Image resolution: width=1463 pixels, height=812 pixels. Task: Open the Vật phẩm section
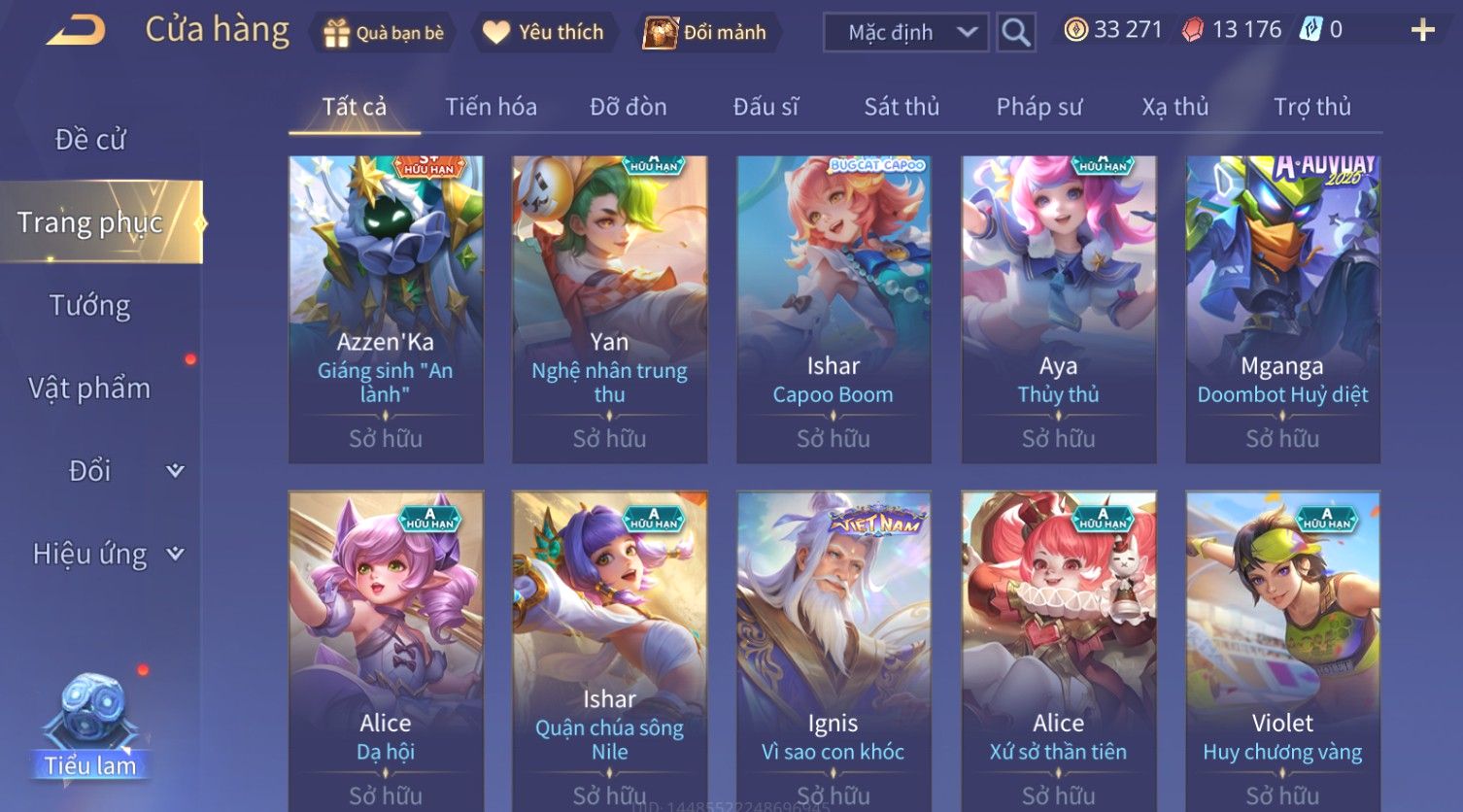click(90, 389)
